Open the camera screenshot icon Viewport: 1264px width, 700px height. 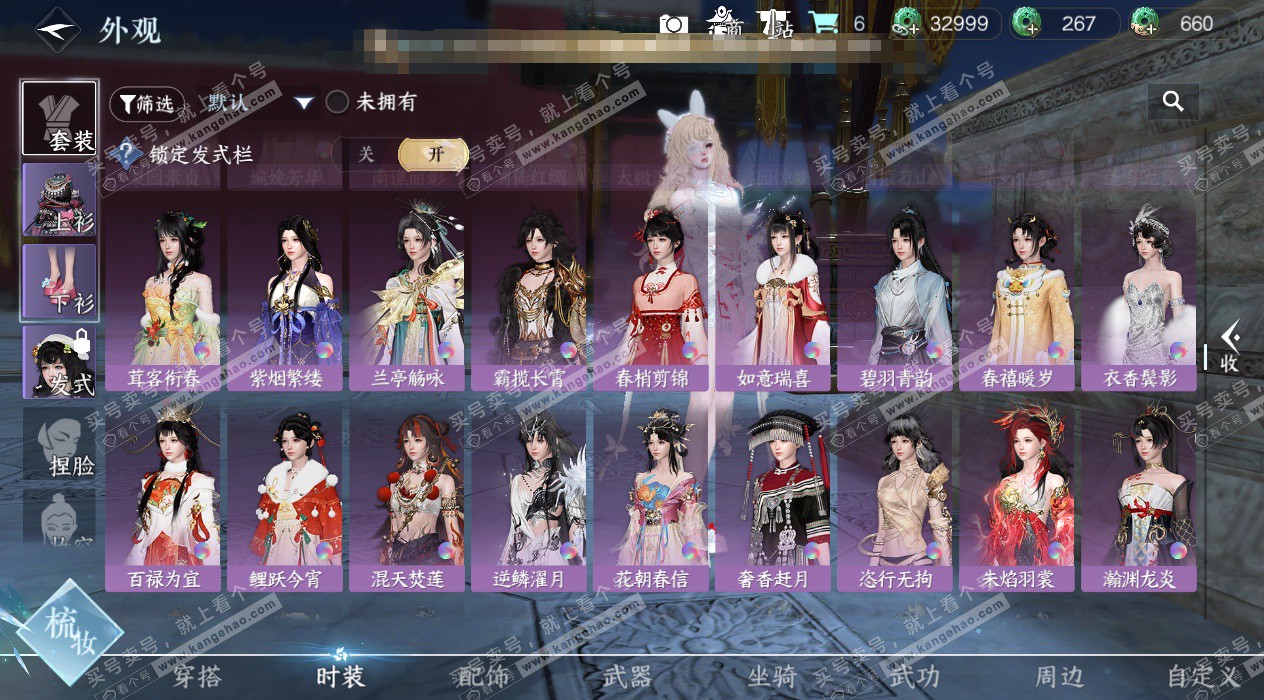[673, 24]
